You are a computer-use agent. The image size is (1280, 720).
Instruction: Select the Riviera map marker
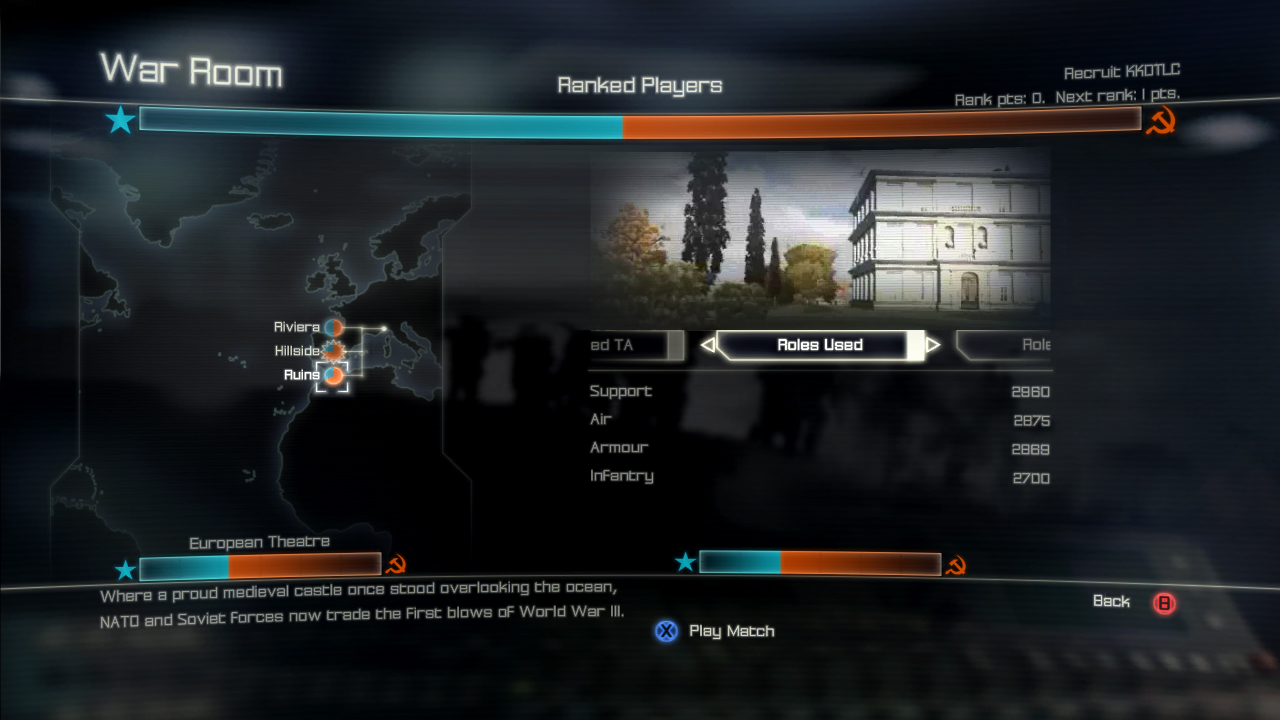click(334, 327)
